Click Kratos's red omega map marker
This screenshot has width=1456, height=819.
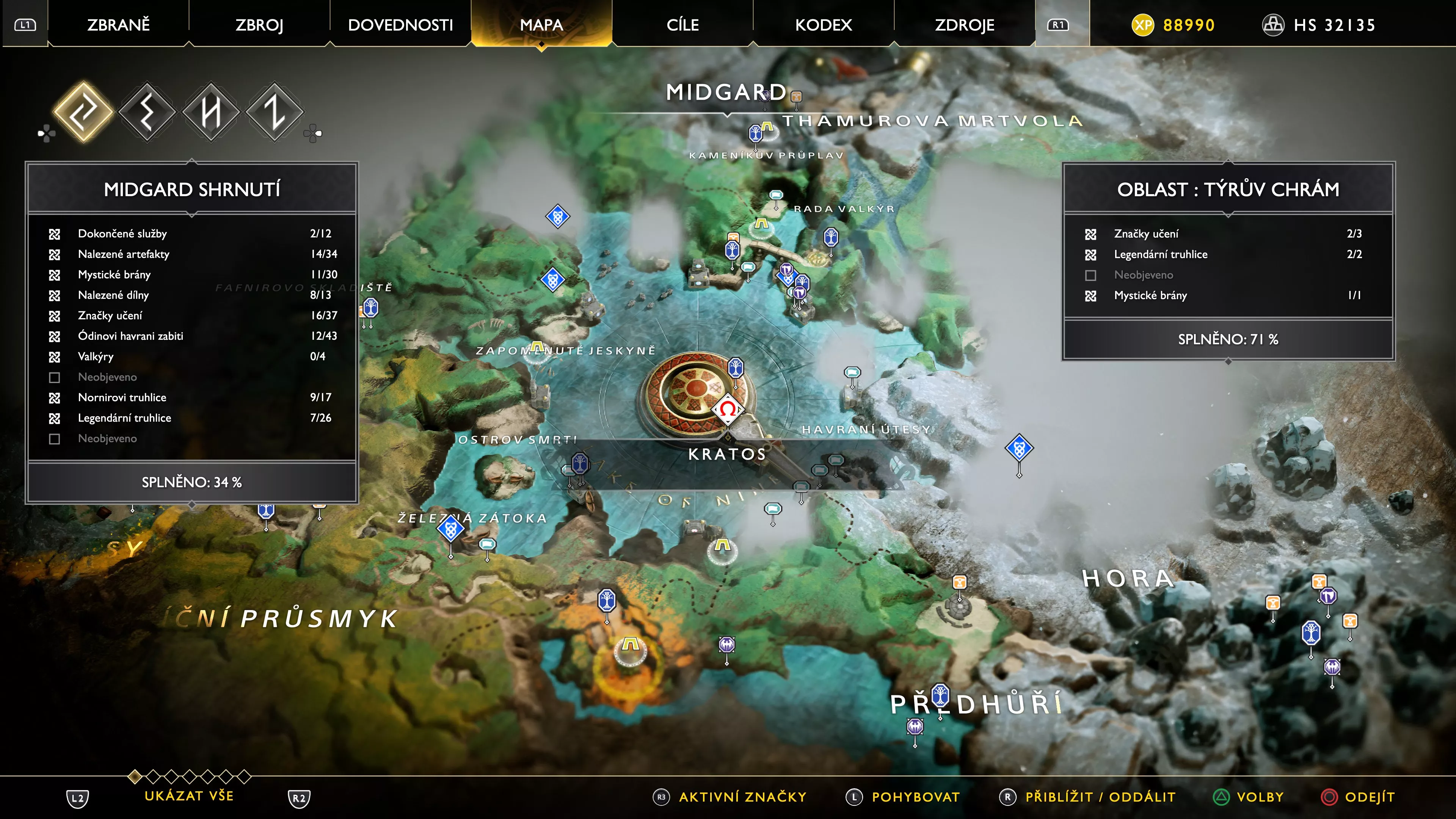coord(728,409)
